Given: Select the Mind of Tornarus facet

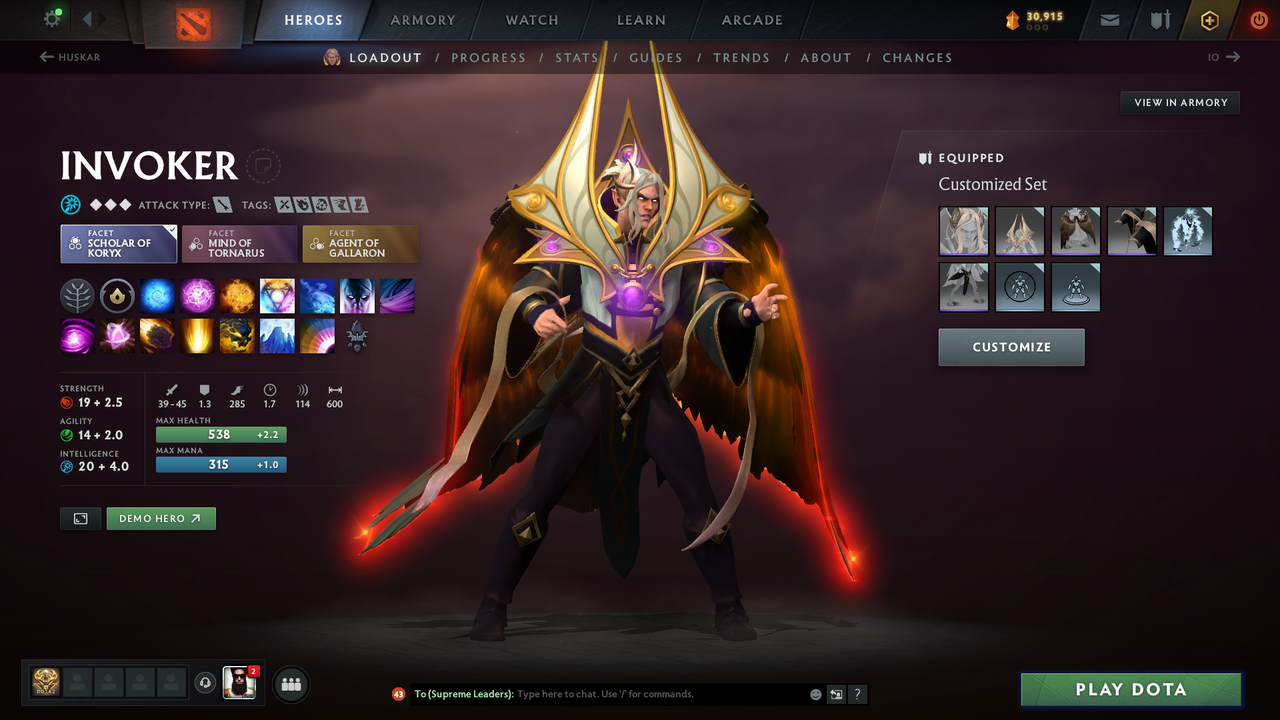Looking at the screenshot, I should coord(239,243).
